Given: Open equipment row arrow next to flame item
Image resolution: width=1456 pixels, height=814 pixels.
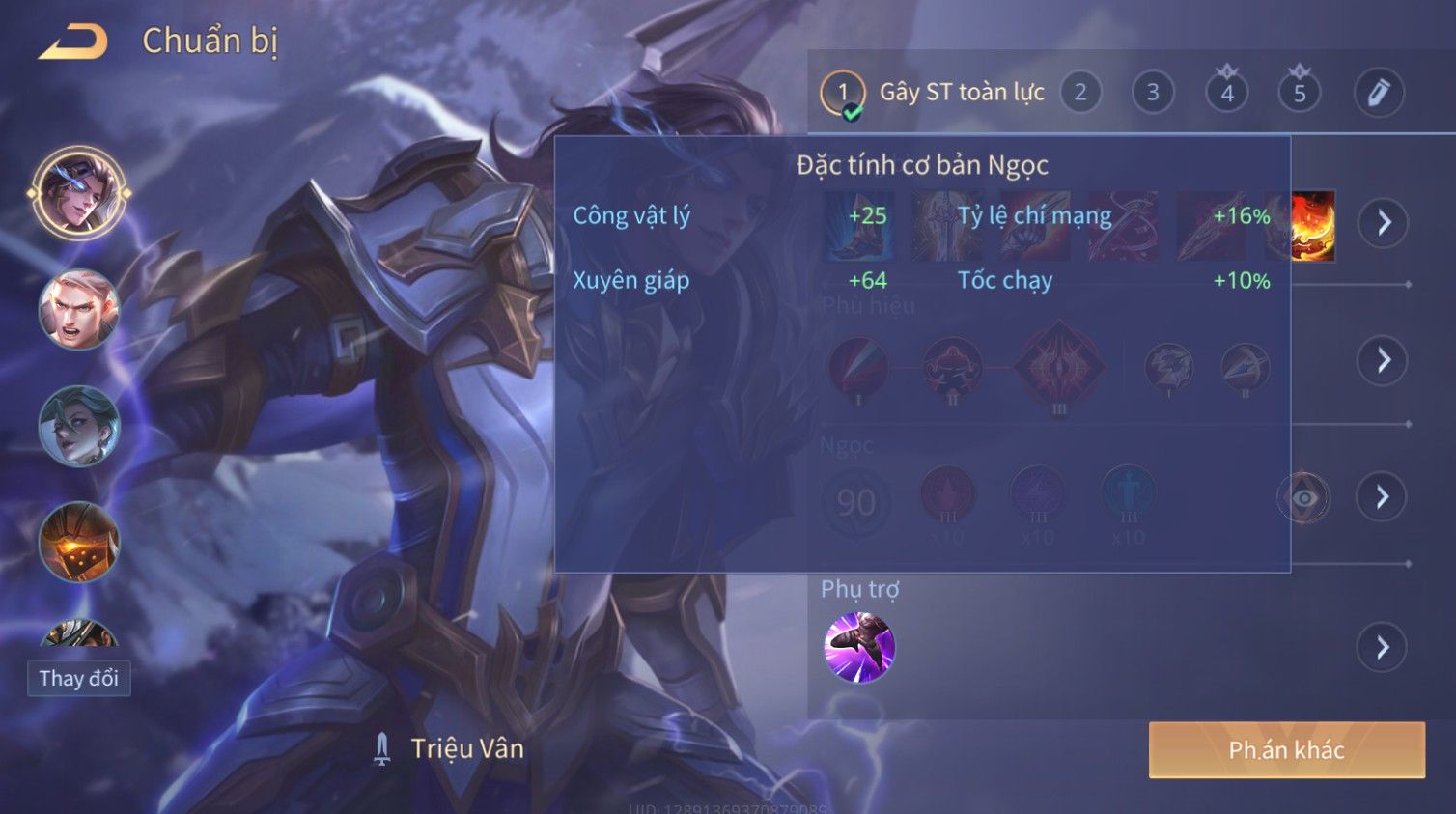Looking at the screenshot, I should coord(1384,223).
